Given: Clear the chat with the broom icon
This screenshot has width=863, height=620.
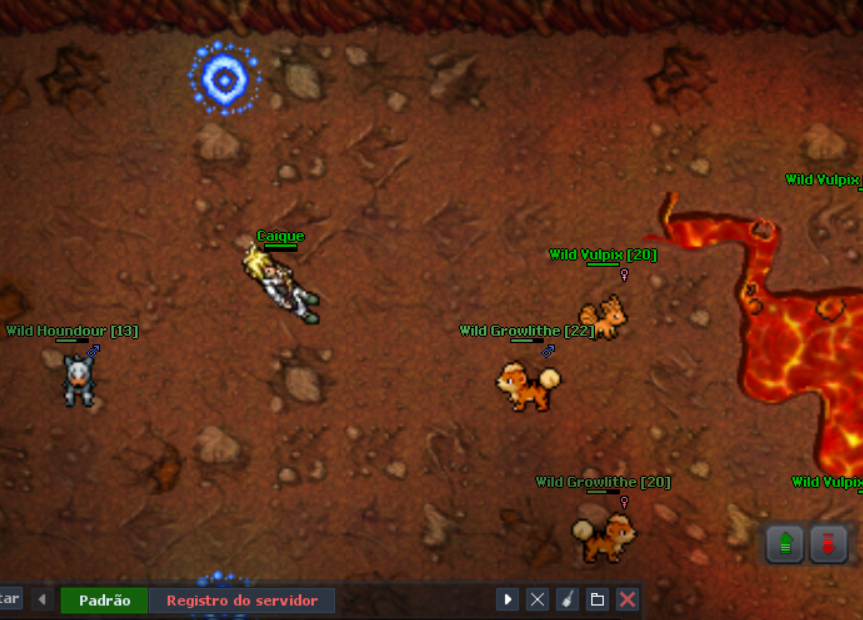Looking at the screenshot, I should tap(567, 599).
